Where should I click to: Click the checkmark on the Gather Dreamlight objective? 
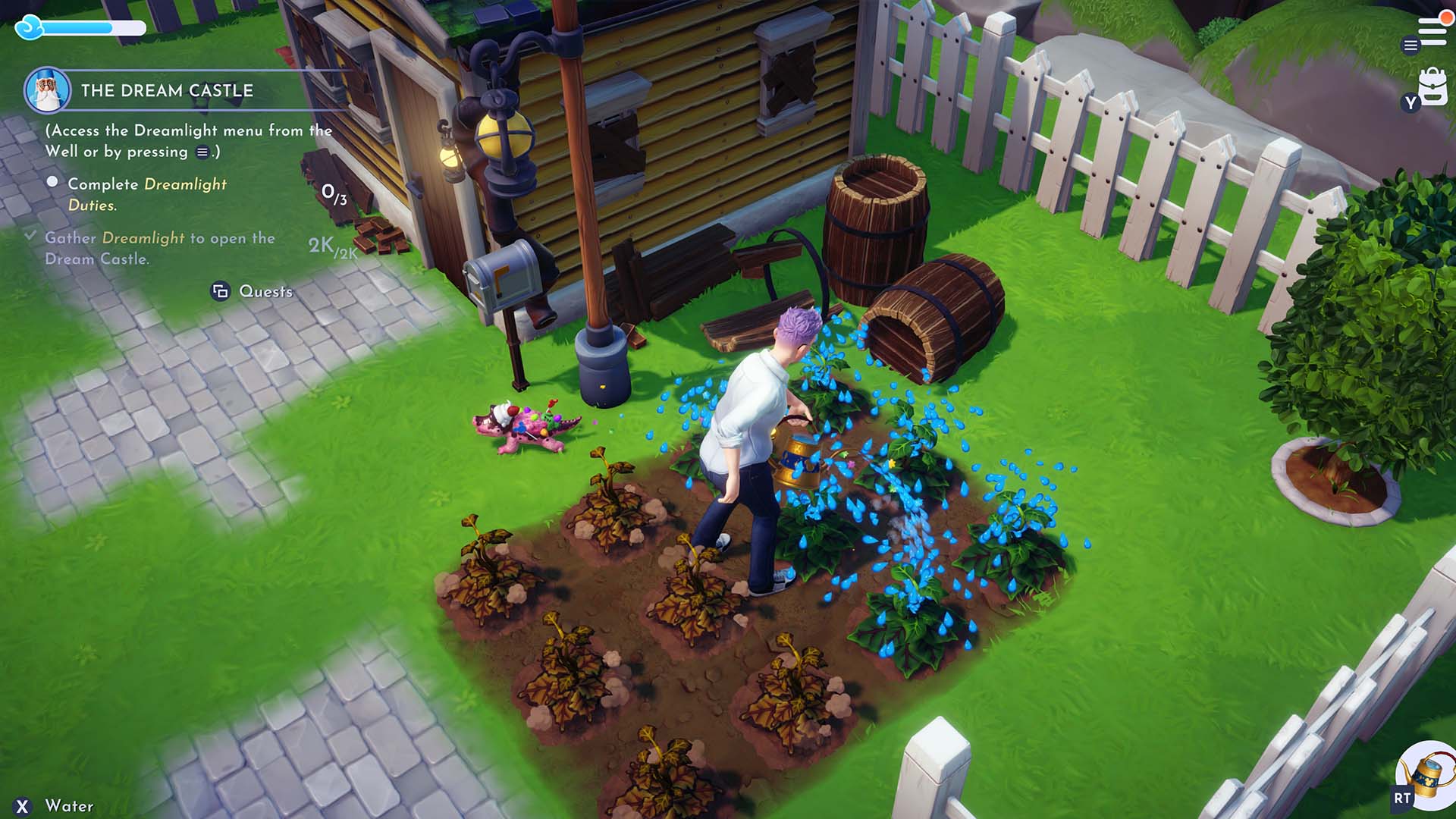click(x=31, y=237)
